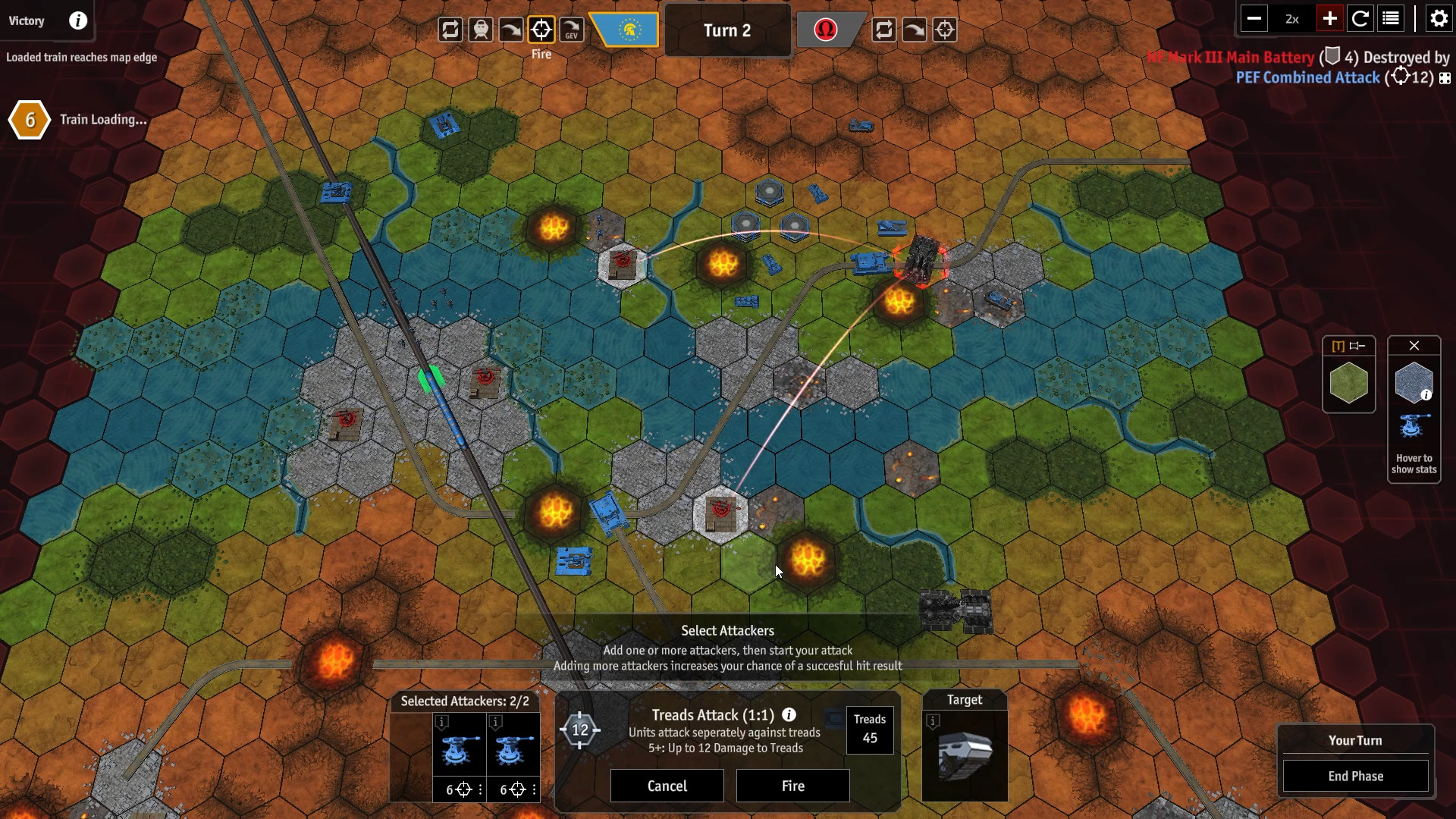Click the Treads Attack info icon
The height and width of the screenshot is (819, 1456).
[x=790, y=715]
